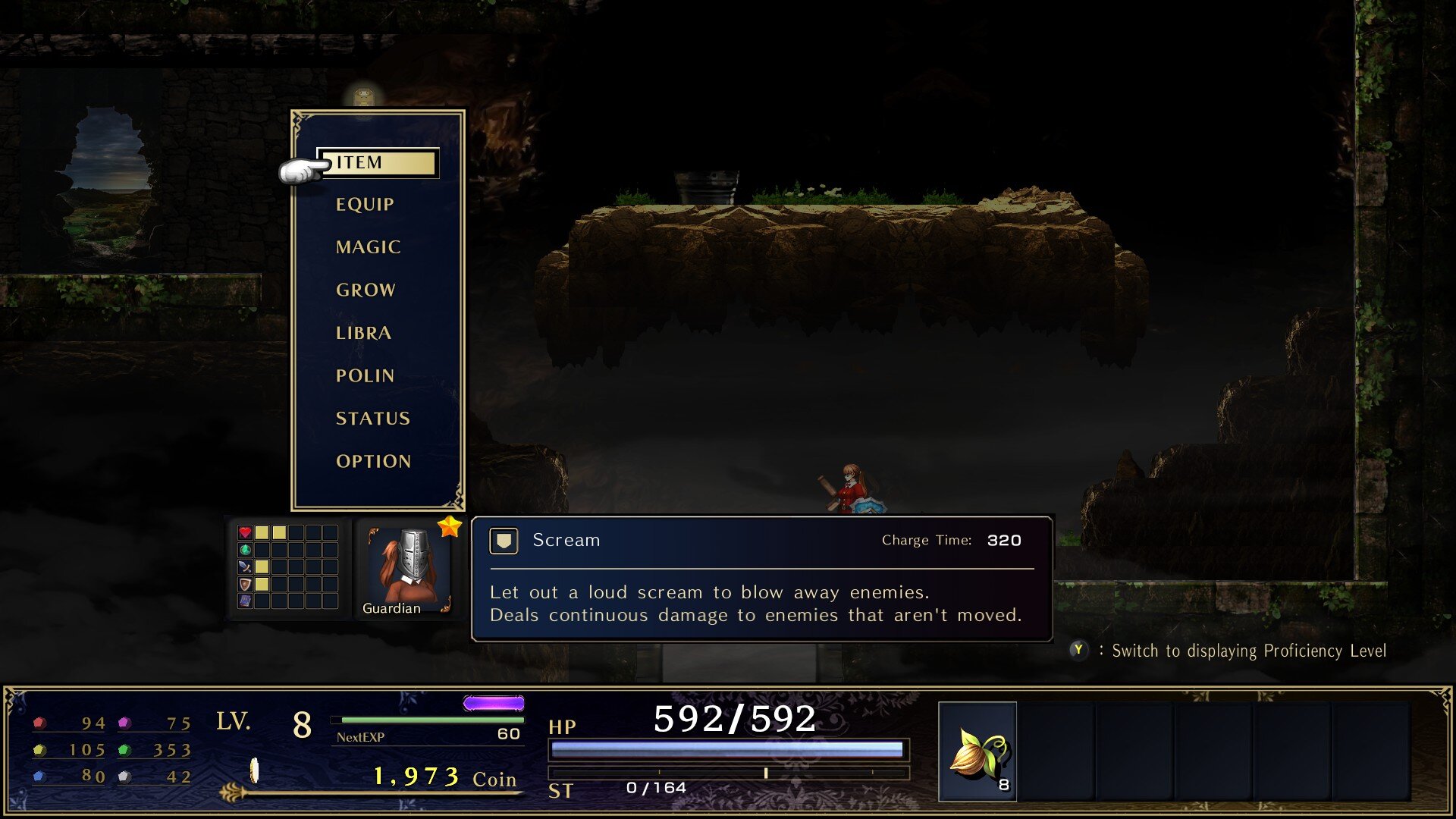Select LIBRA from the menu list
1456x819 pixels.
[x=363, y=332]
